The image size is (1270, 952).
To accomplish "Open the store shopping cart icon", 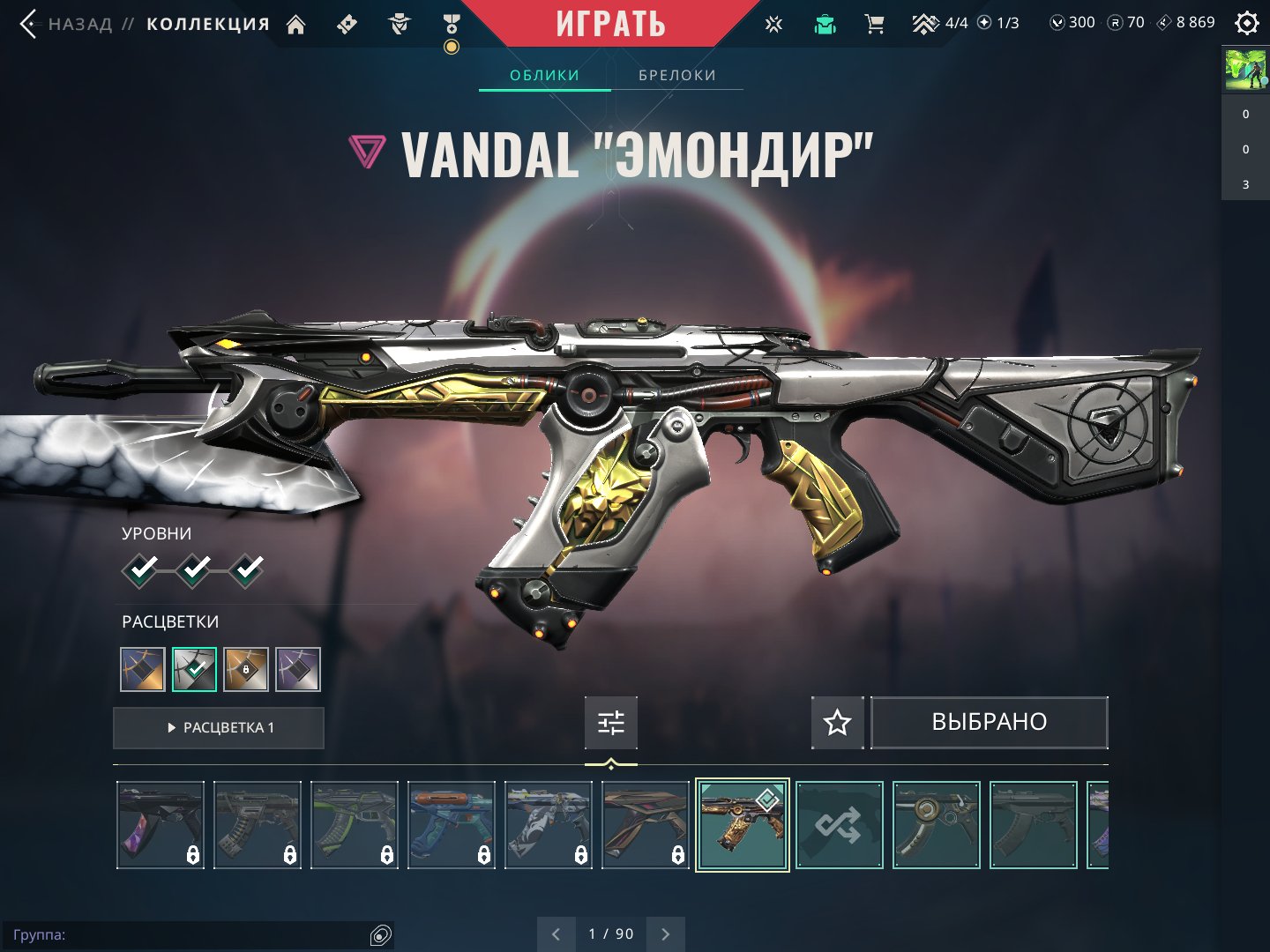I will [874, 24].
